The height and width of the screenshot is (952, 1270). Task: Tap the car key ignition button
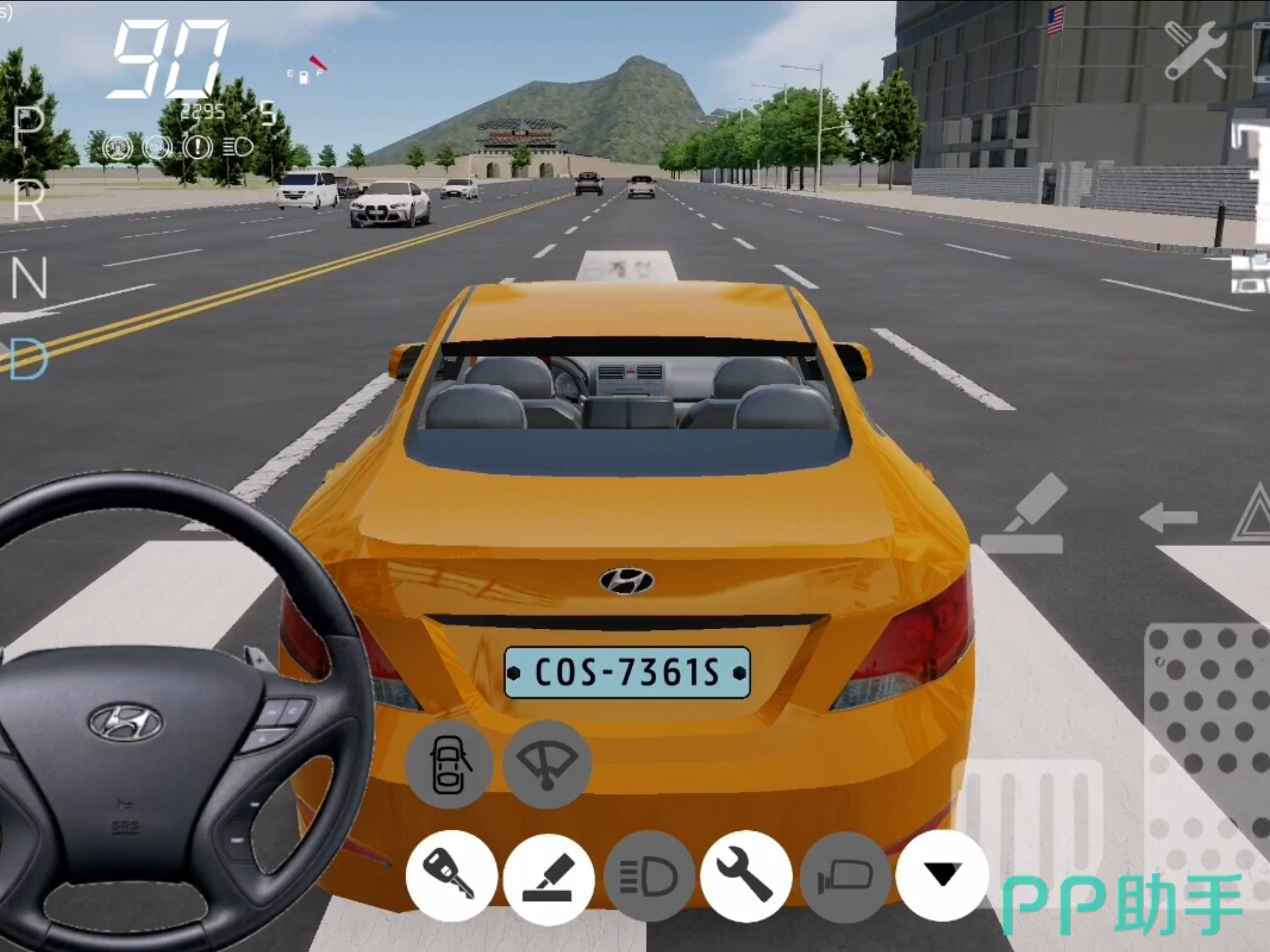451,876
